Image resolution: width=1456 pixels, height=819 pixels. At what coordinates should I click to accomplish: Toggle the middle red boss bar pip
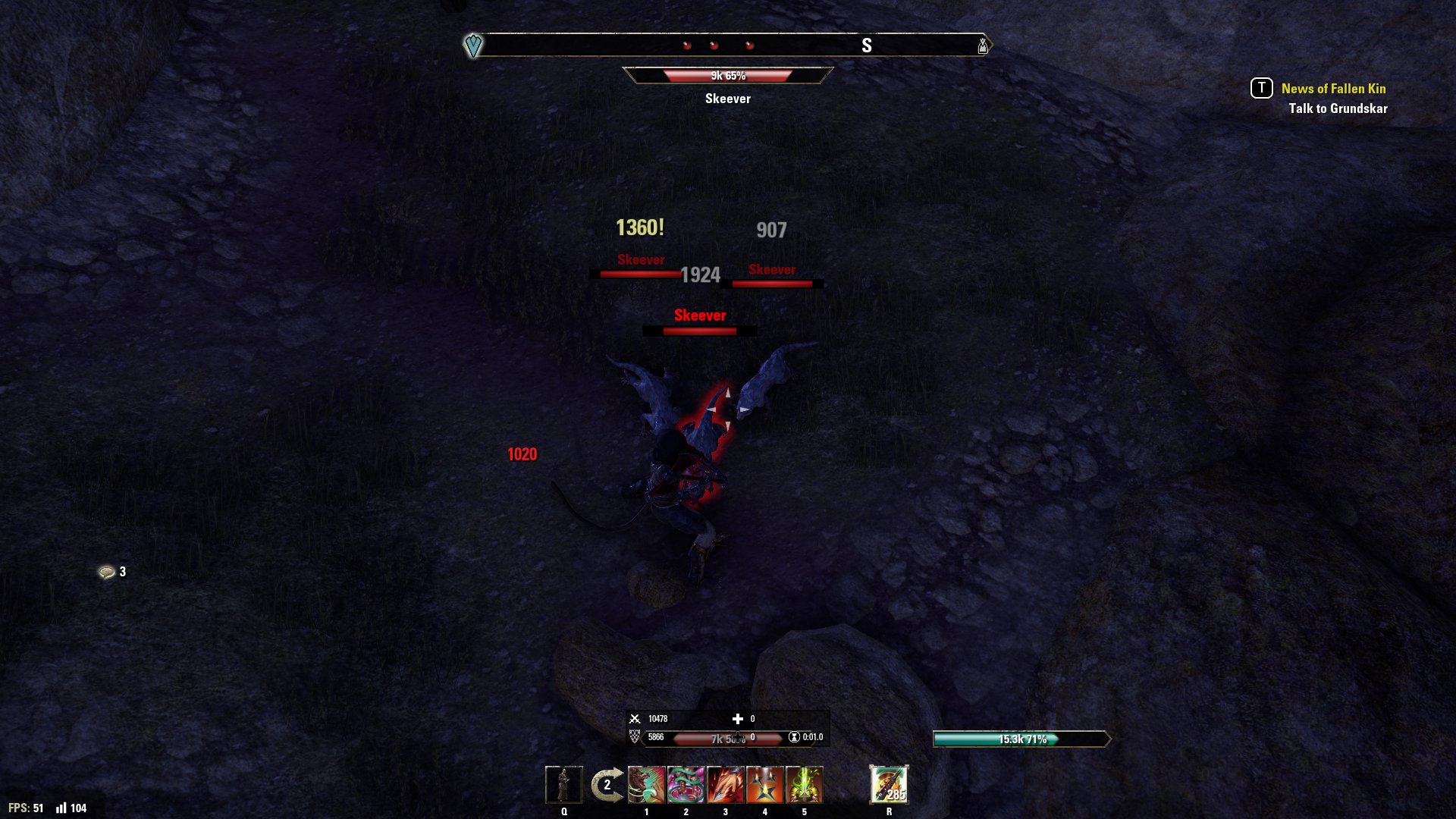(x=713, y=44)
